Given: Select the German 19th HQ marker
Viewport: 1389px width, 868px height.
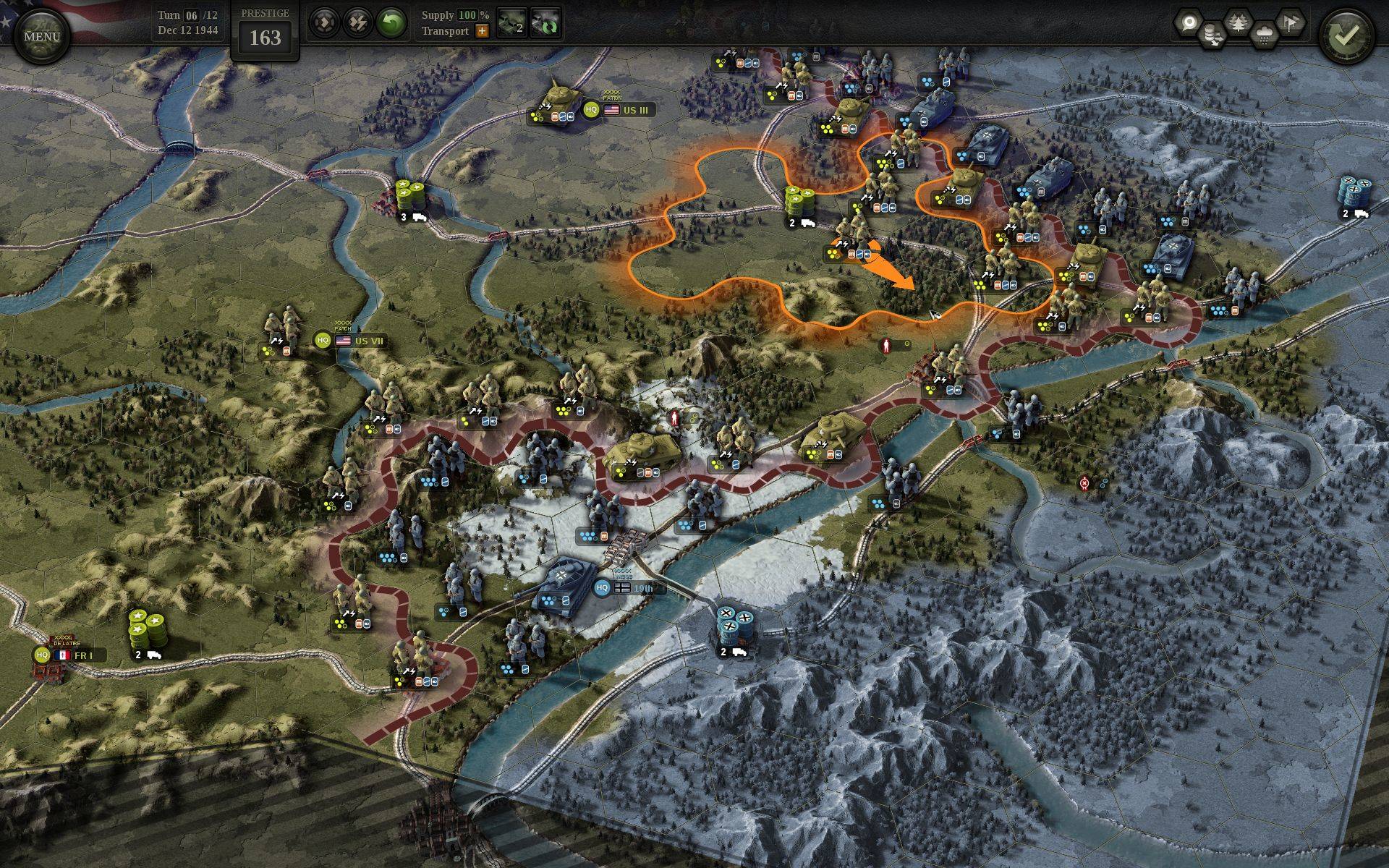Looking at the screenshot, I should (602, 588).
